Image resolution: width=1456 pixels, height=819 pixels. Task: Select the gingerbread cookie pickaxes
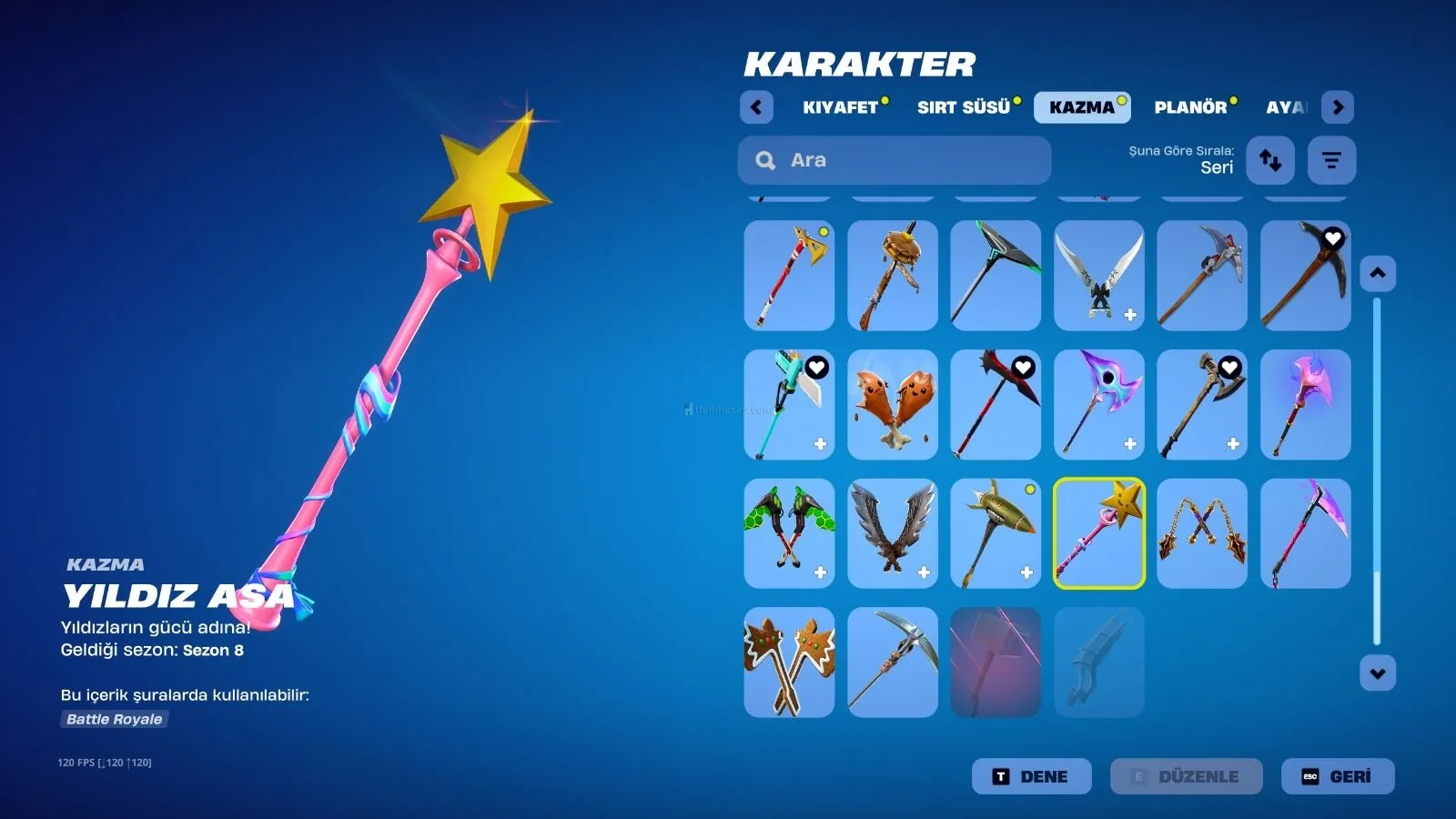point(789,662)
